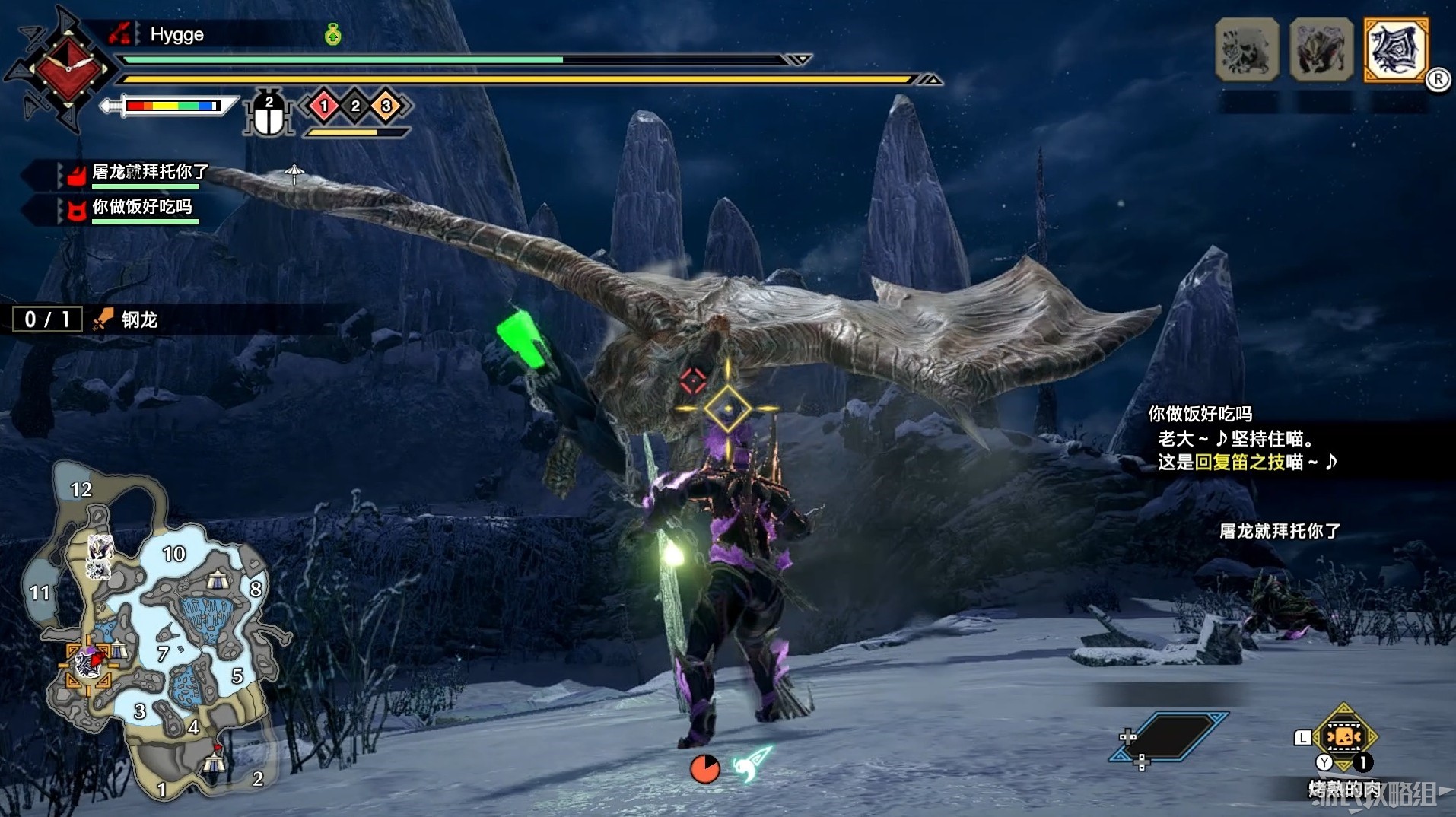Click the red pie timer status icon
The width and height of the screenshot is (1456, 817).
click(705, 768)
